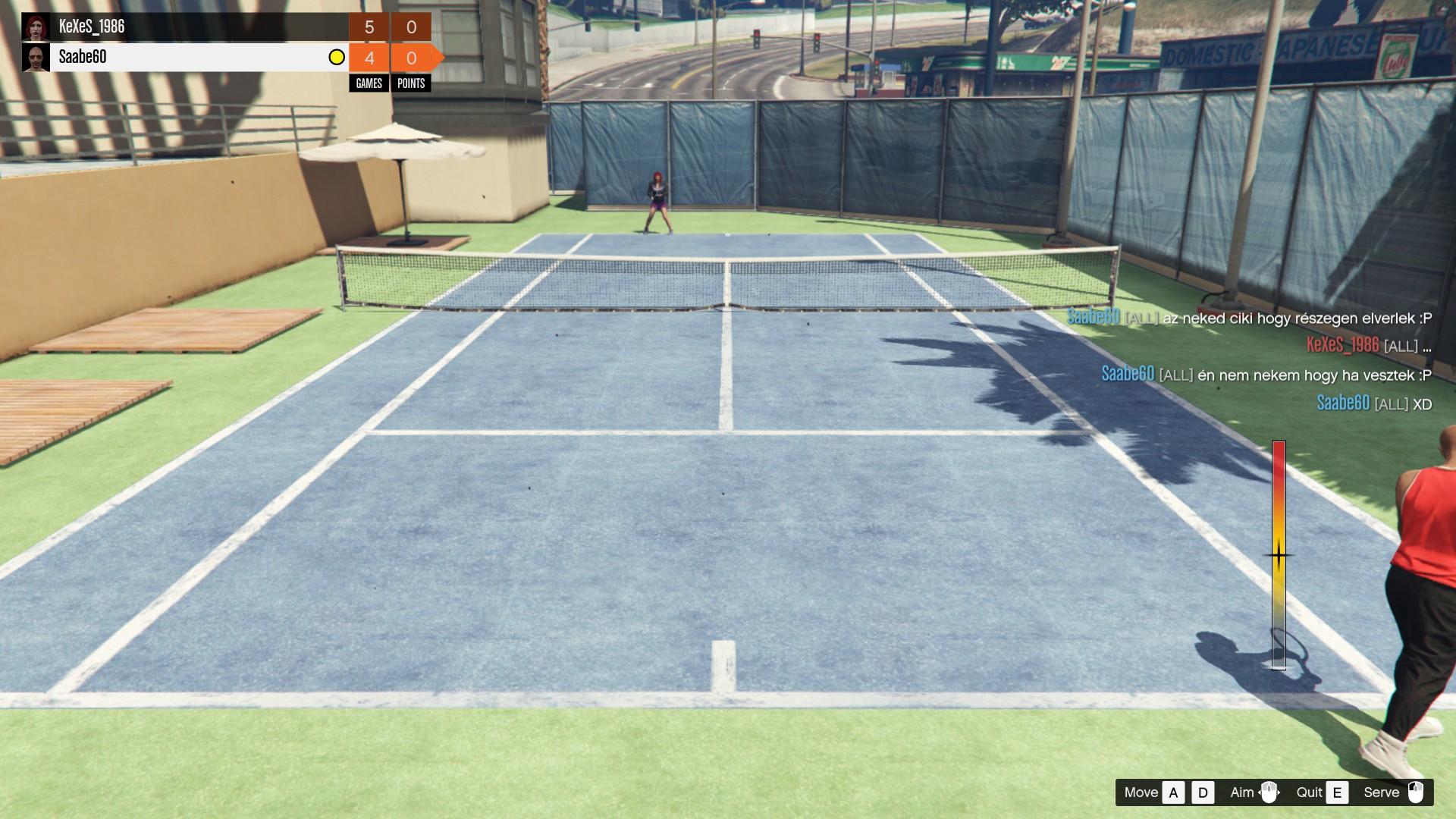1456x819 pixels.
Task: Click Saabe60's avatar portrait
Action: click(36, 58)
